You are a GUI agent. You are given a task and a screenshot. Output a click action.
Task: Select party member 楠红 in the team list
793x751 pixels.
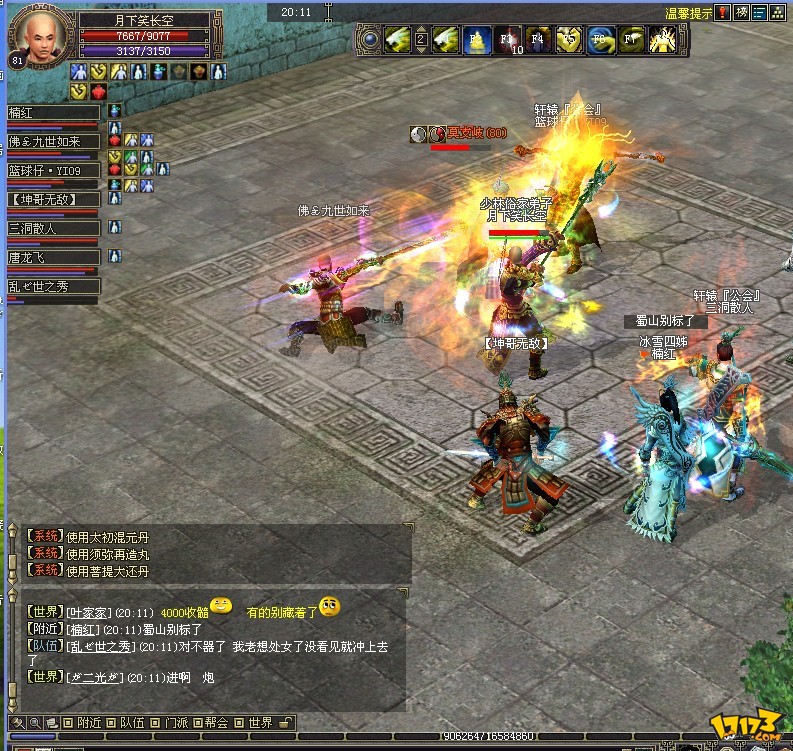pyautogui.click(x=53, y=113)
